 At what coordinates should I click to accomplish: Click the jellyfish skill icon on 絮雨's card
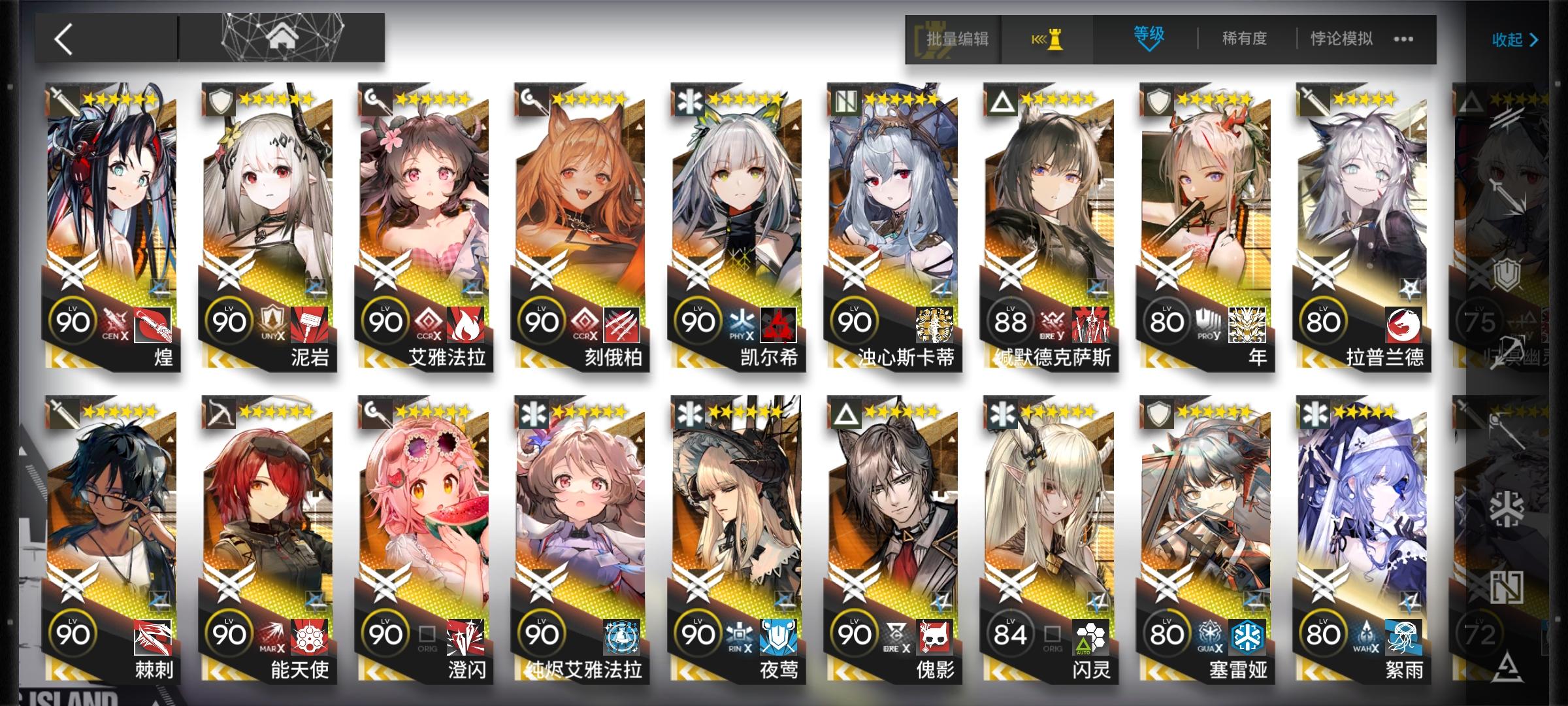1403,637
